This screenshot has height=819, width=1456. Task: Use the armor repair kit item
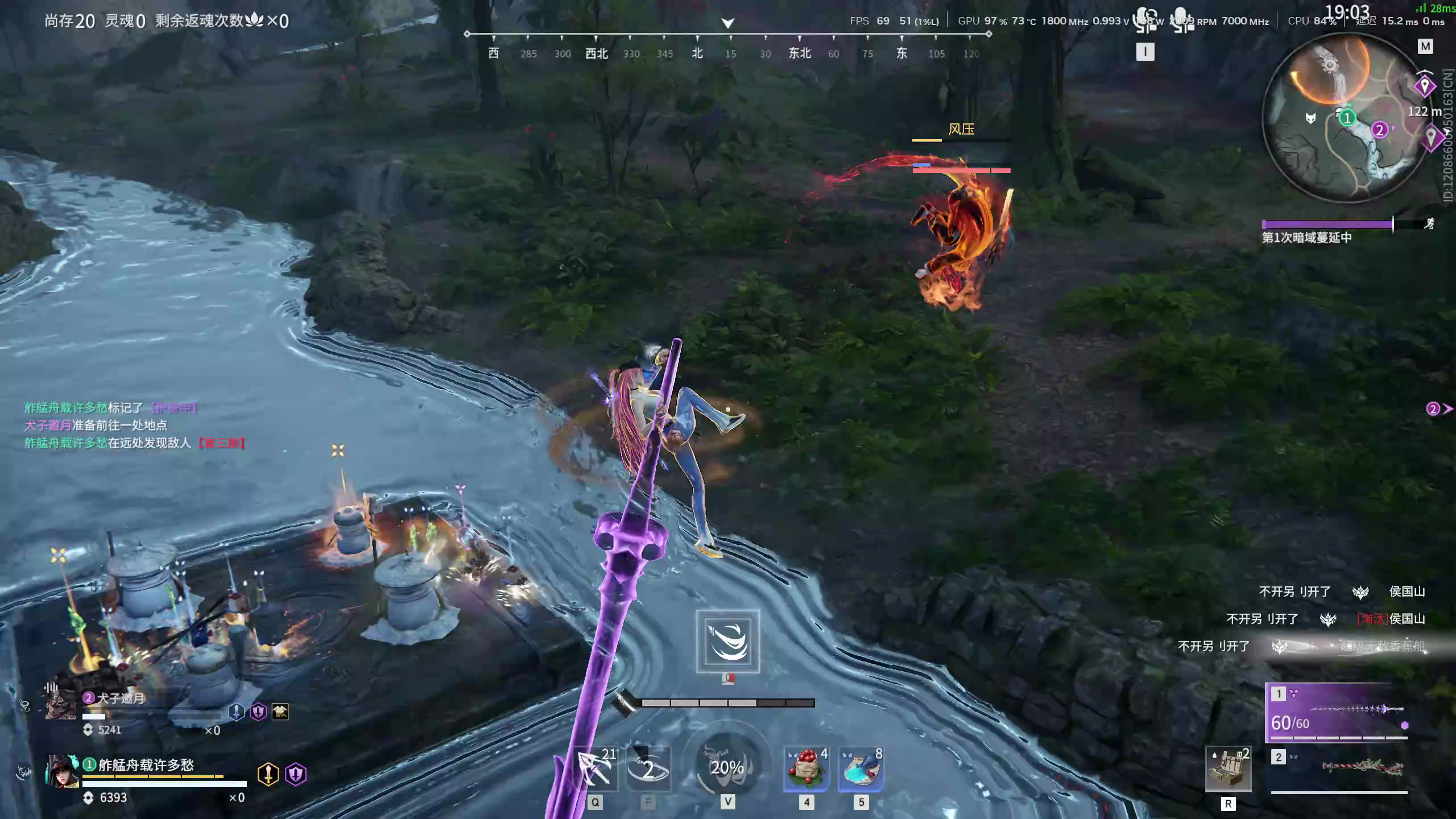pos(1228,769)
